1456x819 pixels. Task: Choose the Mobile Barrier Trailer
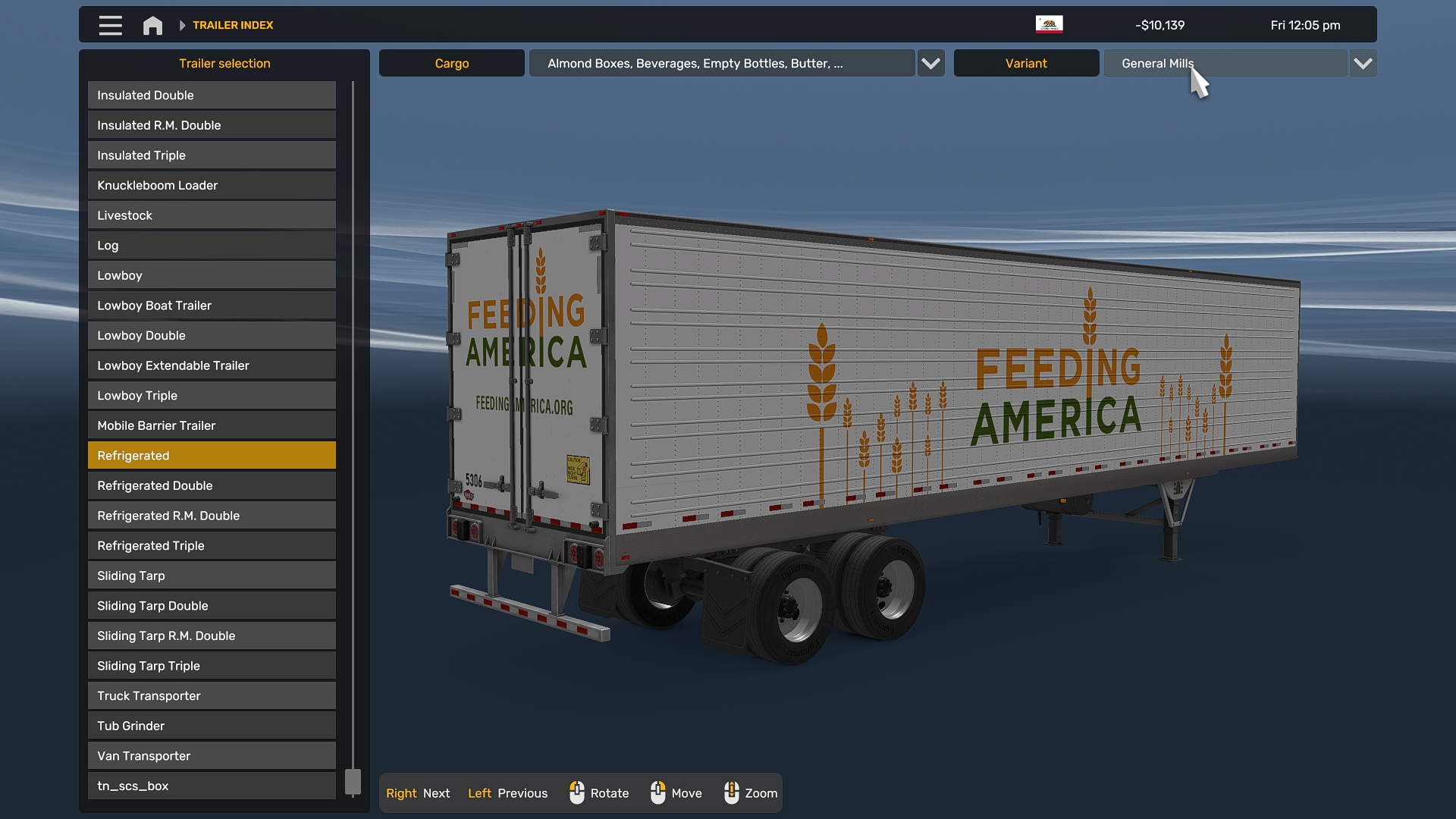[212, 426]
